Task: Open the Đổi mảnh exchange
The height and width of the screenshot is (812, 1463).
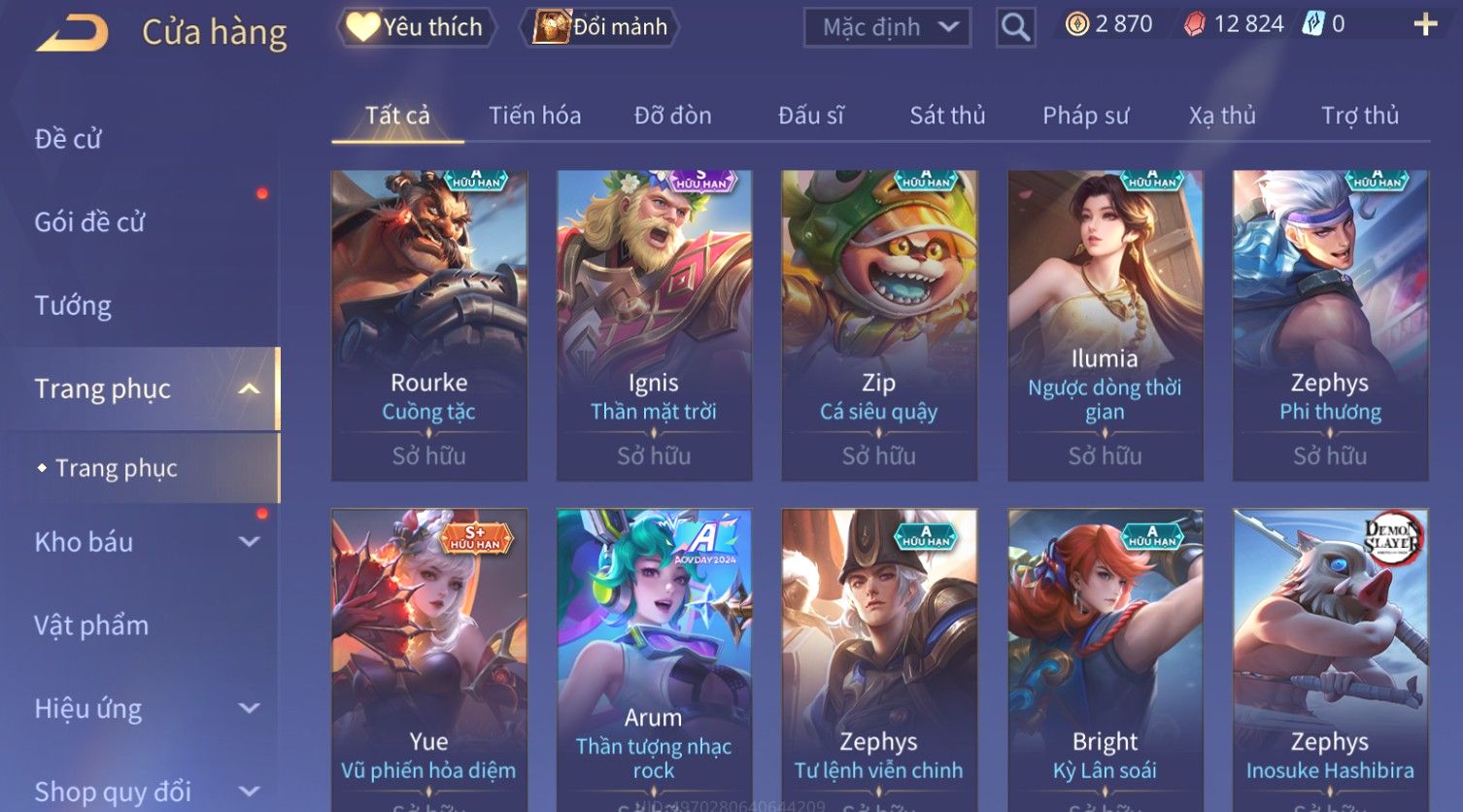Action: [600, 27]
